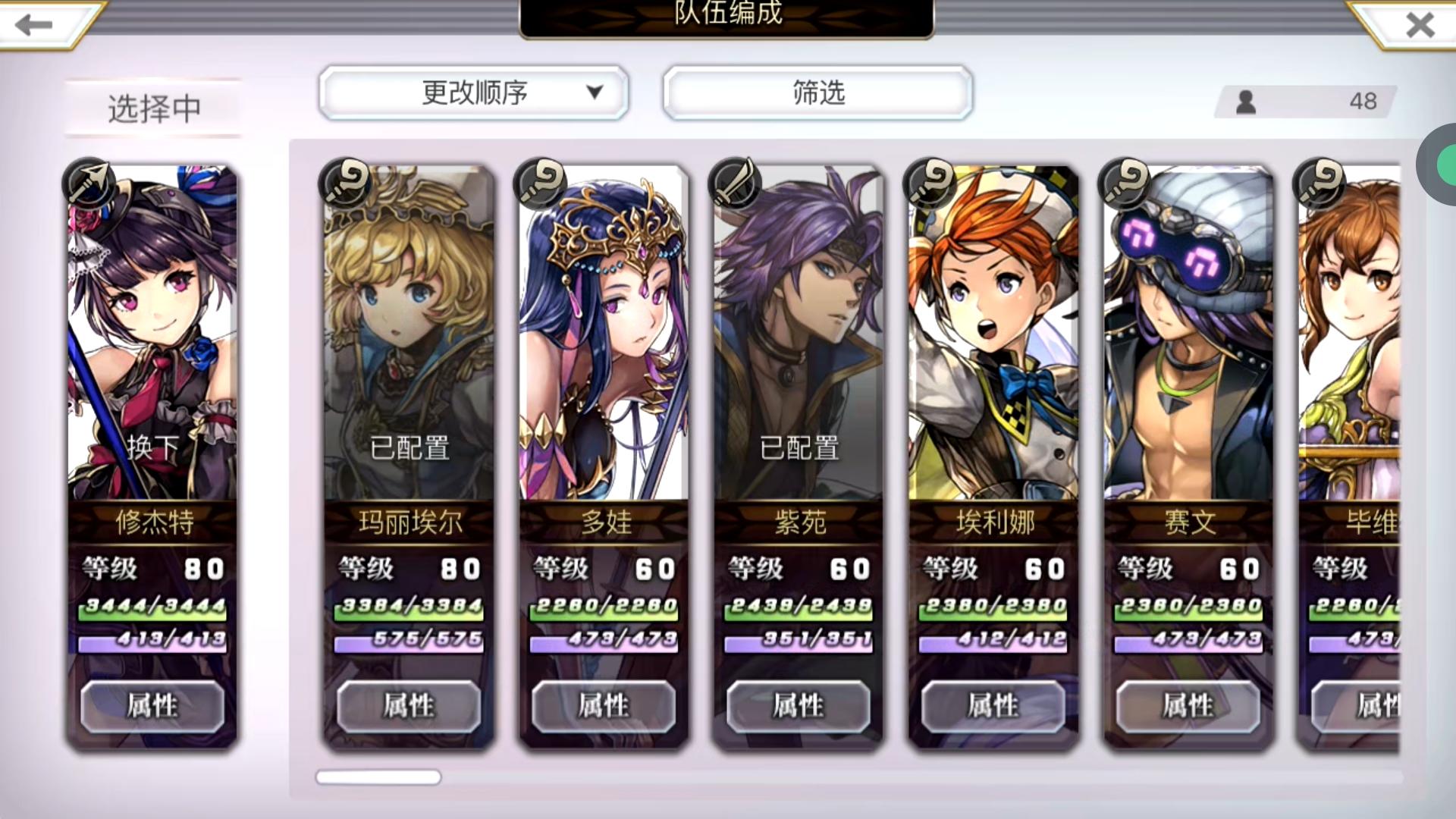Open the 筛选 filter panel
The image size is (1456, 819).
(x=817, y=93)
